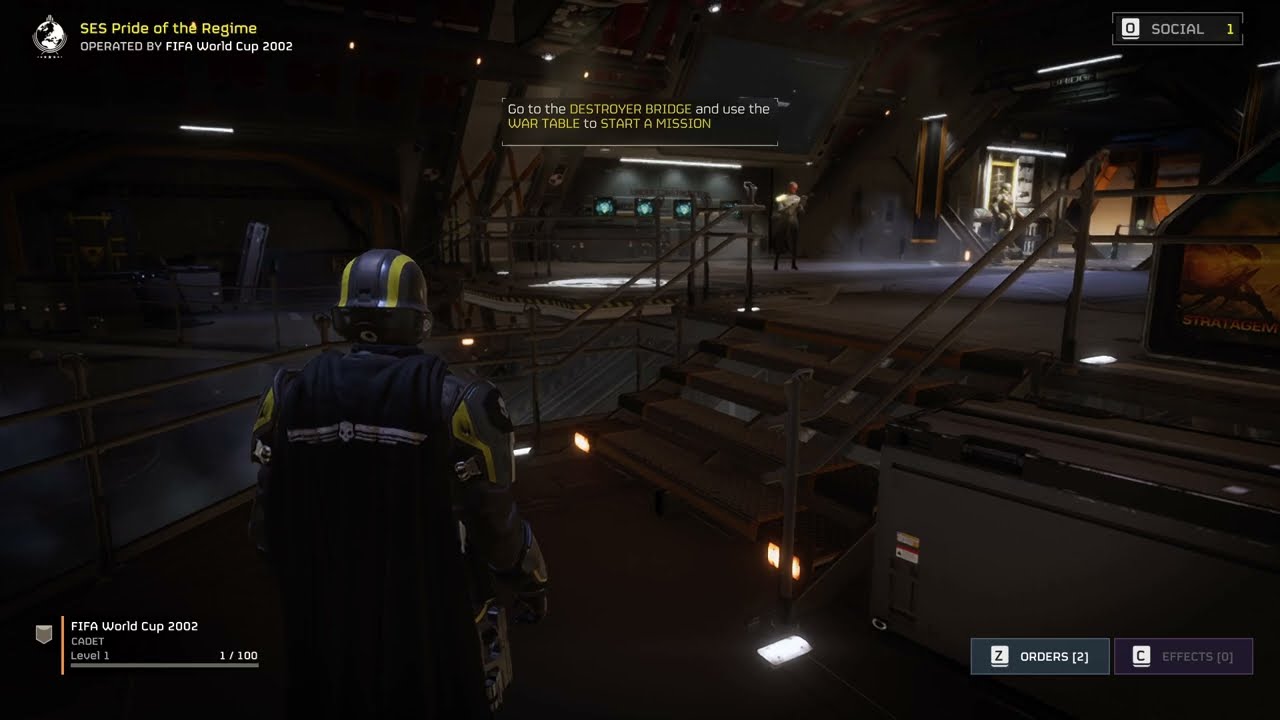Screen dimensions: 1280x720
Task: Open the Orders [2] panel
Action: (1040, 656)
